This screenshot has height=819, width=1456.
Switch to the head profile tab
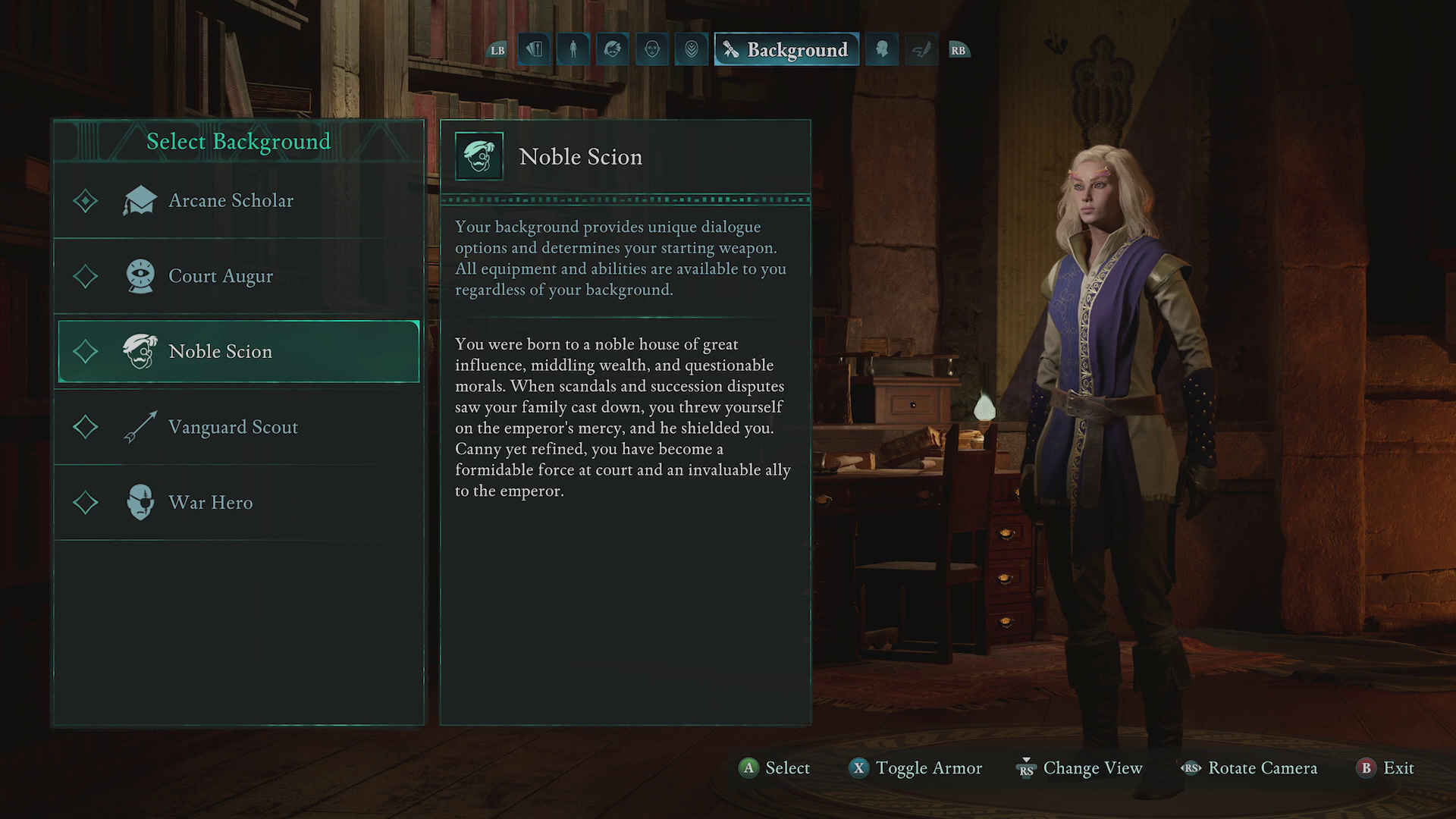click(x=882, y=50)
